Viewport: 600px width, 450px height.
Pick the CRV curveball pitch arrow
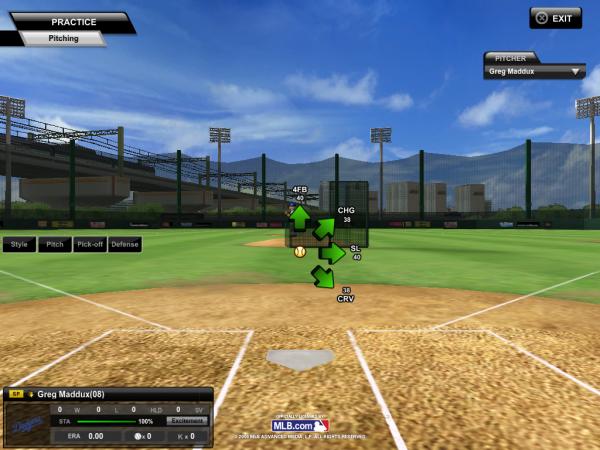[323, 276]
